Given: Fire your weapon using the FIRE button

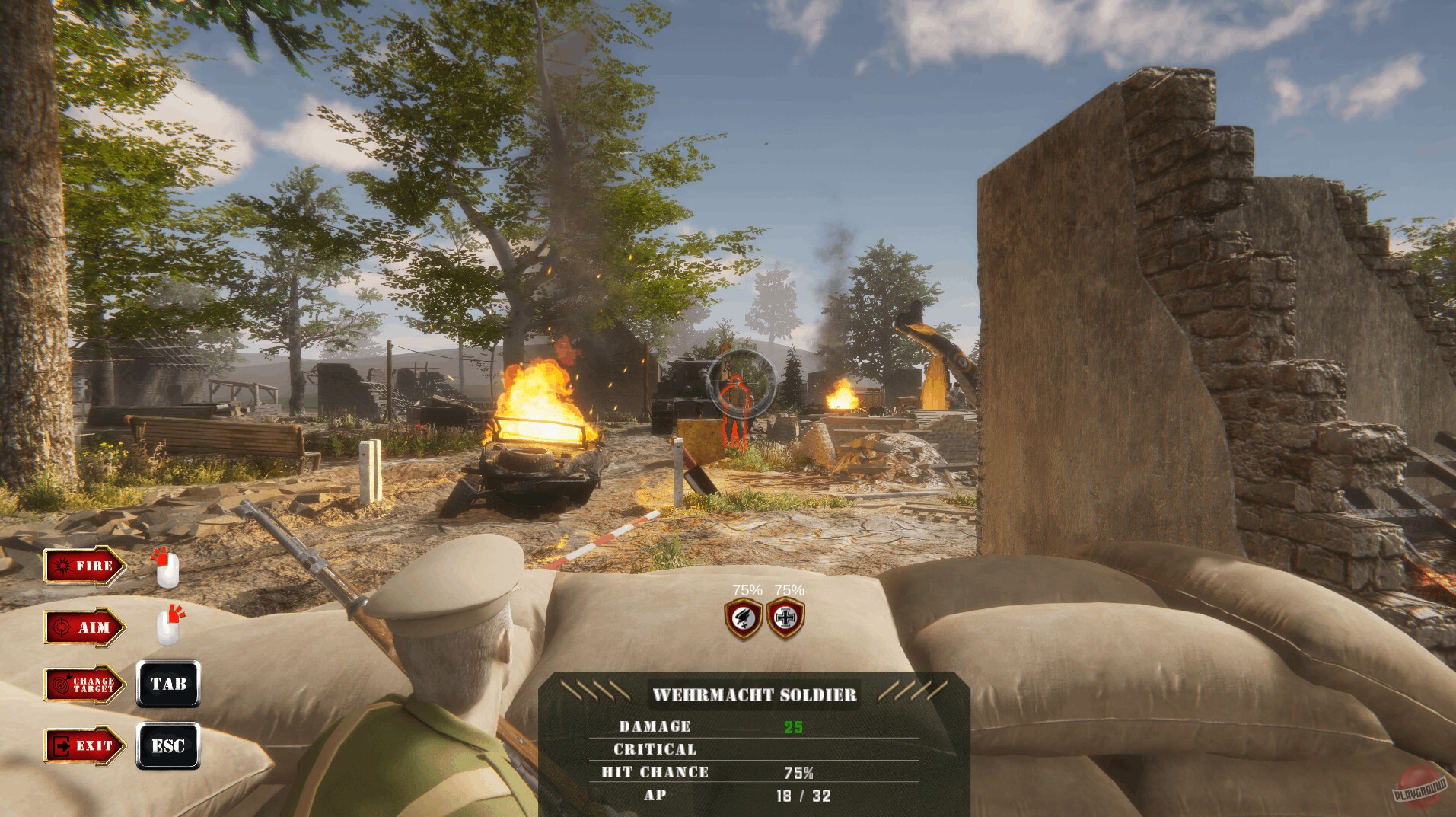Looking at the screenshot, I should 84,566.
